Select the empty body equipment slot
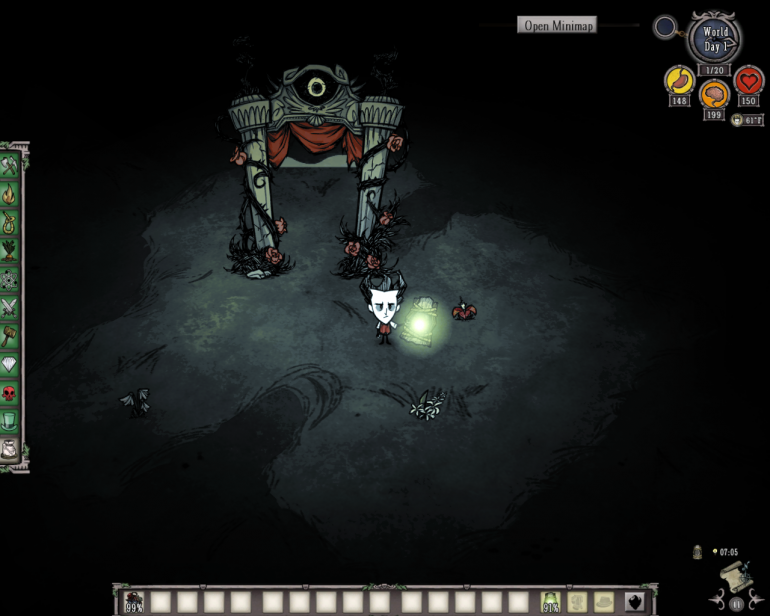The width and height of the screenshot is (770, 616). point(577,602)
